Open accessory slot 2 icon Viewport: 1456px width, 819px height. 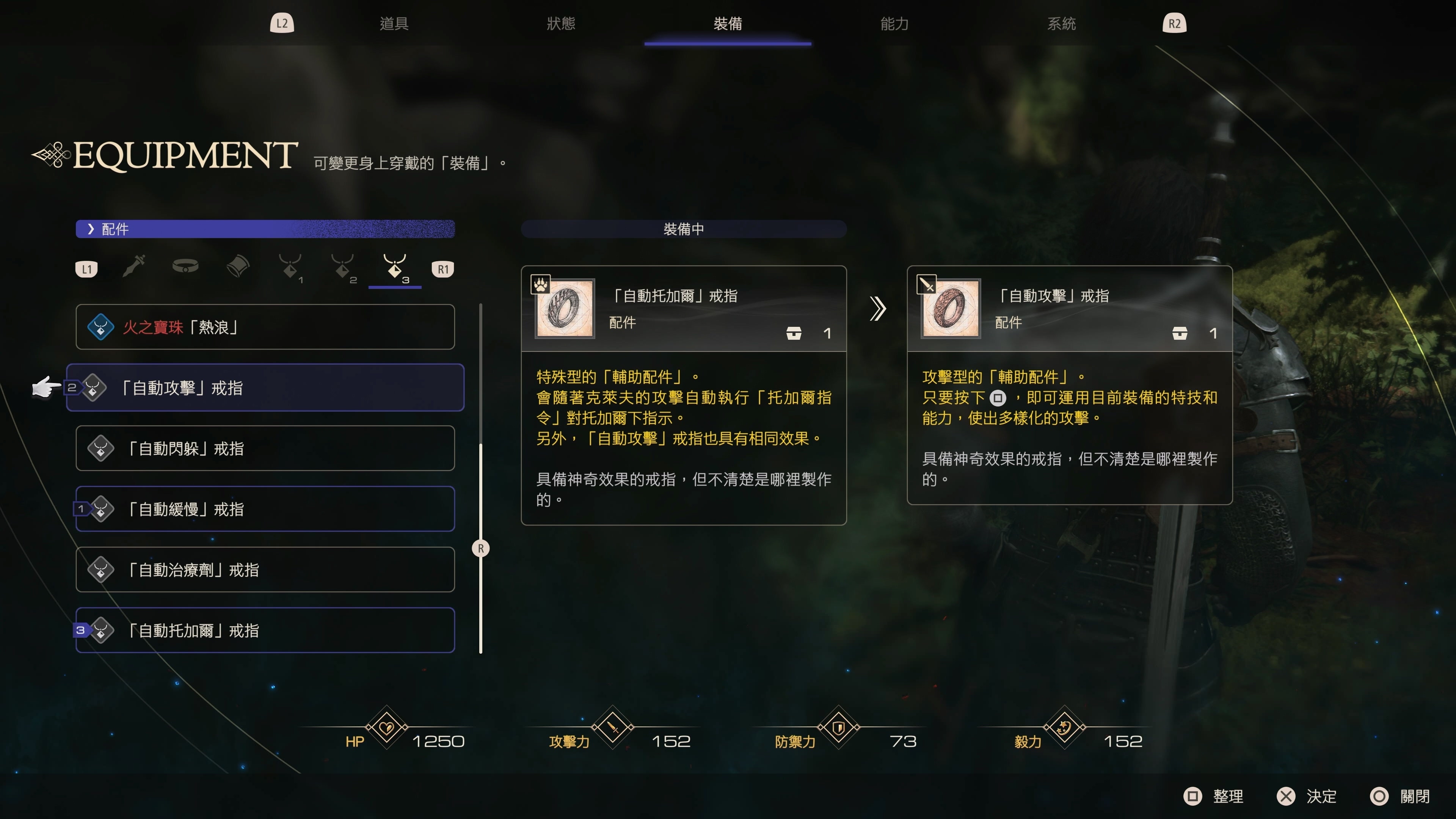click(x=342, y=267)
